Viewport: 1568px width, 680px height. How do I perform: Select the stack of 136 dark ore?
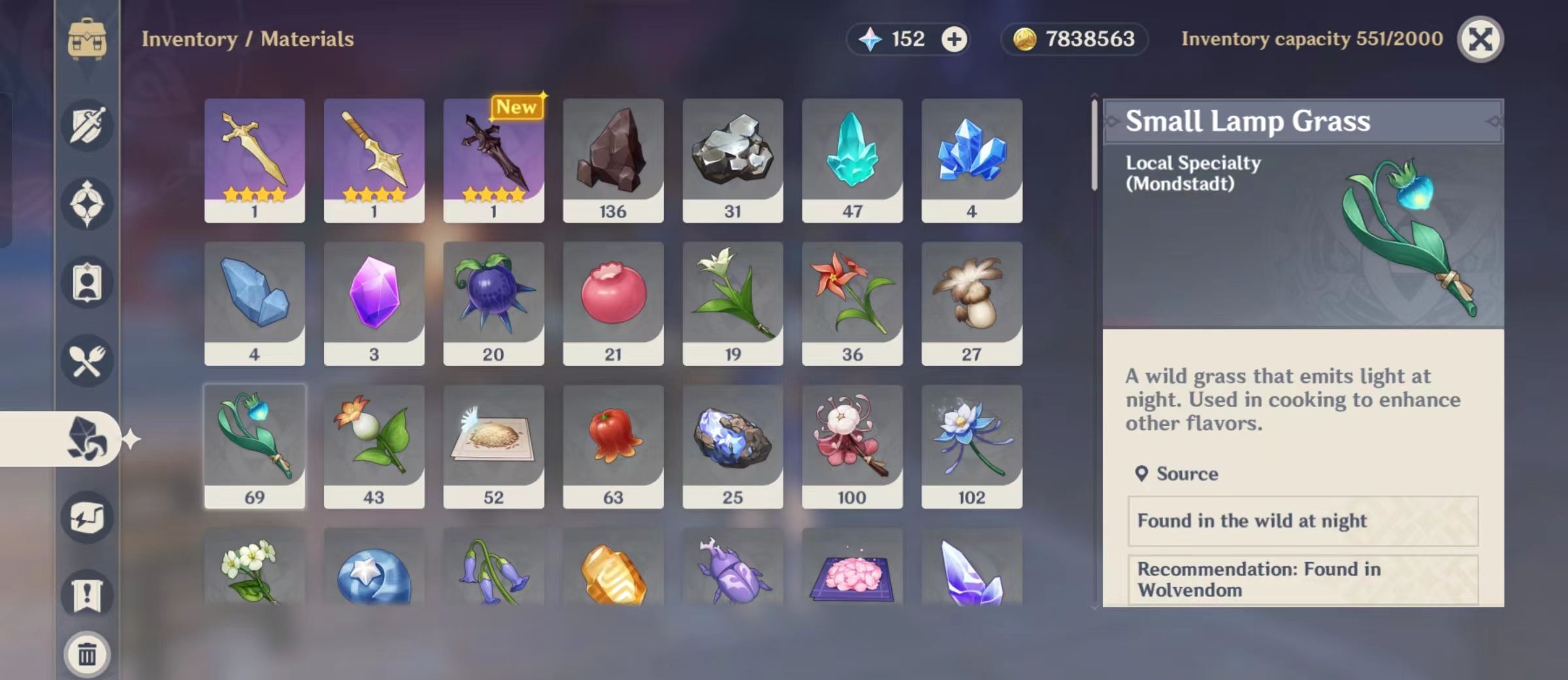coord(613,159)
